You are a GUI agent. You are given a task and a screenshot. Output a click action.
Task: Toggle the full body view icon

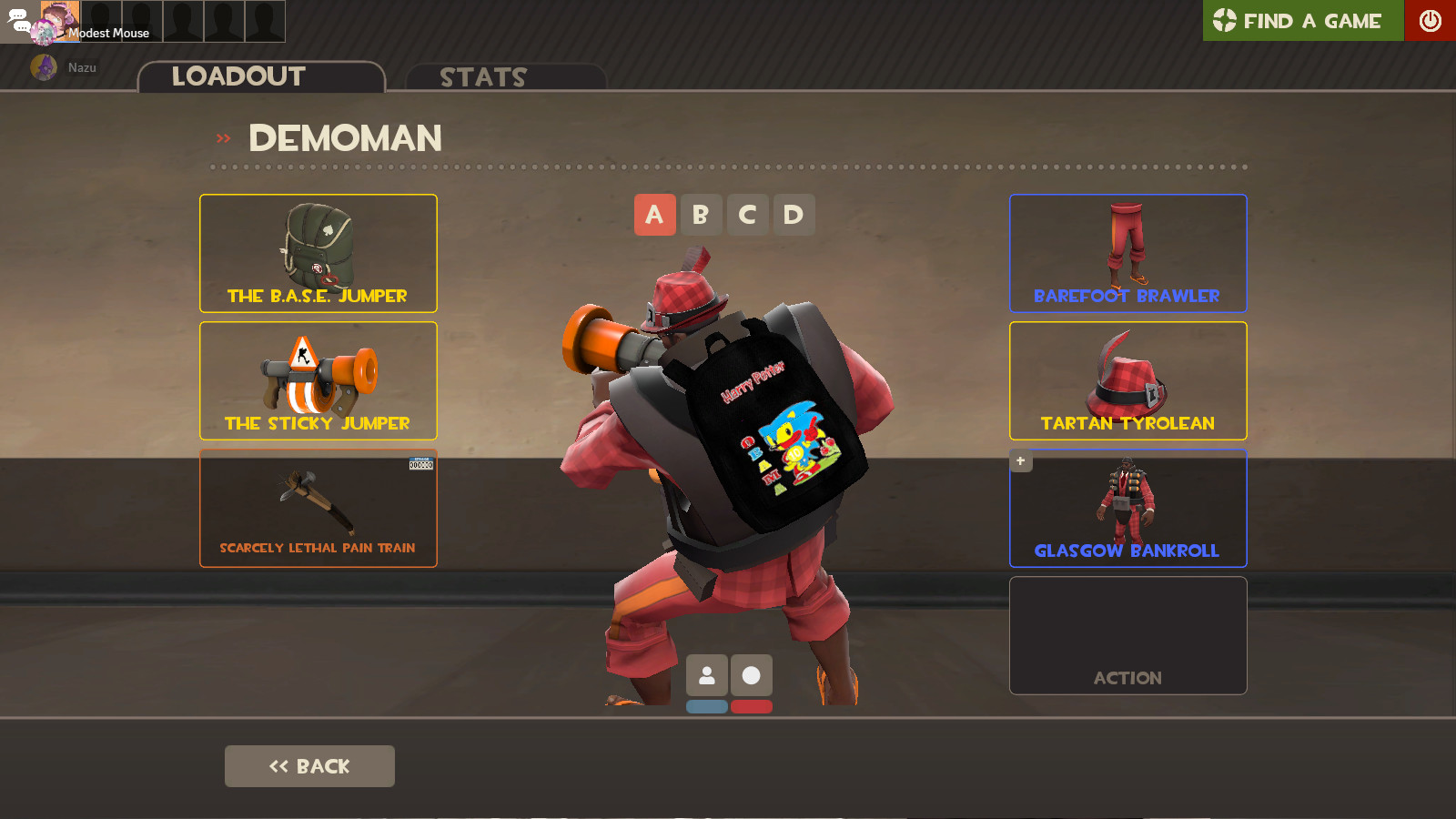click(x=753, y=675)
